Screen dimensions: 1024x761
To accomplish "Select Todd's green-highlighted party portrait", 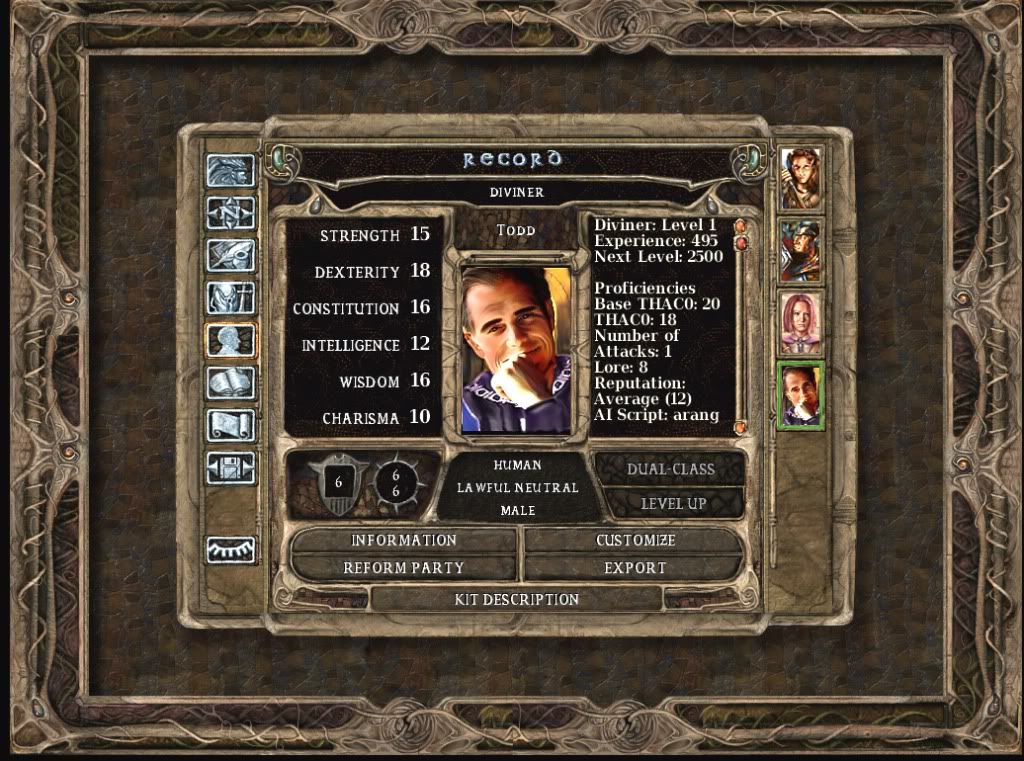I will click(801, 395).
